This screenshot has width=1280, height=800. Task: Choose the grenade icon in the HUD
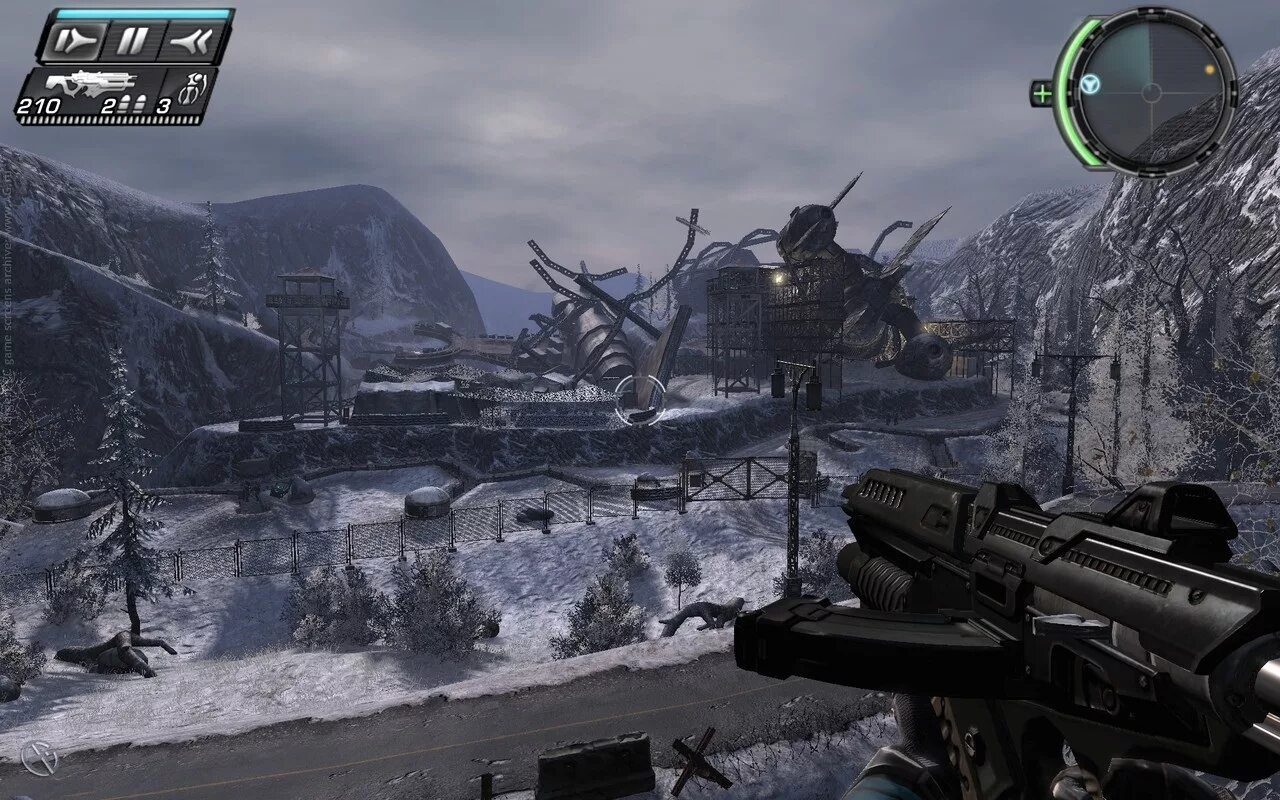pyautogui.click(x=188, y=88)
